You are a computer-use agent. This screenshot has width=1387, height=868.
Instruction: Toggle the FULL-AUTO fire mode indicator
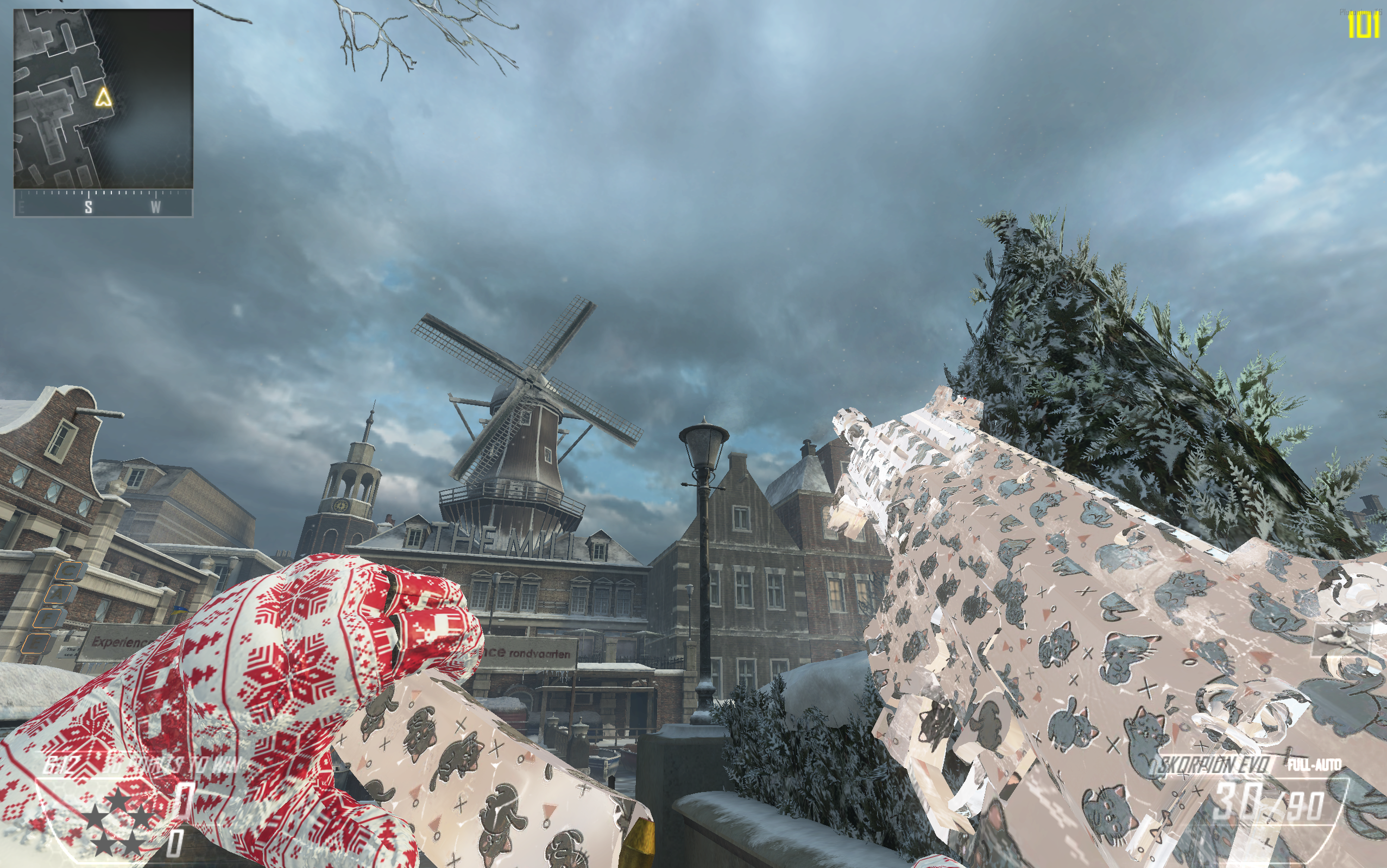pos(1315,765)
